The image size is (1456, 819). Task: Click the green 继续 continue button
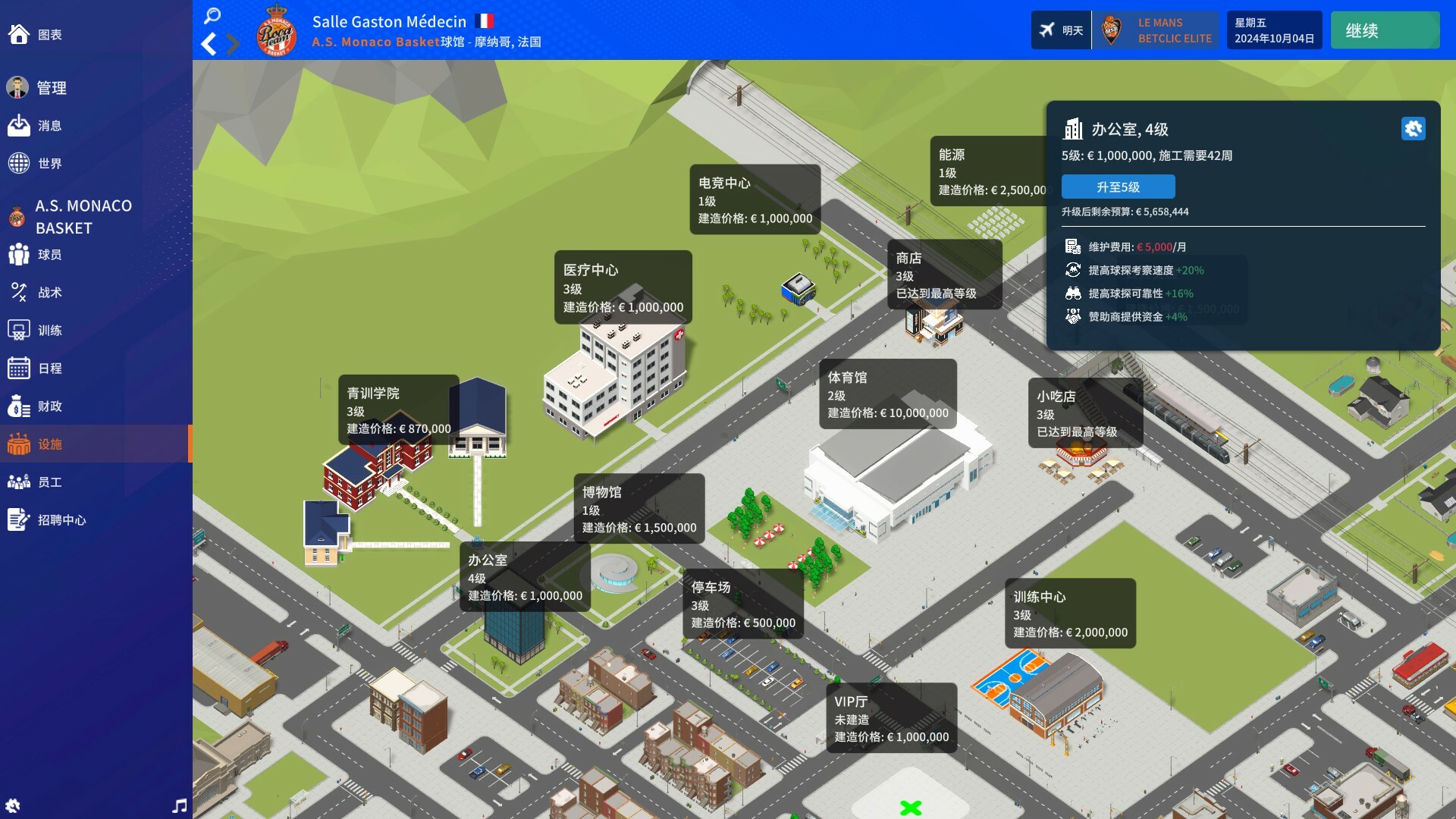pos(1385,30)
